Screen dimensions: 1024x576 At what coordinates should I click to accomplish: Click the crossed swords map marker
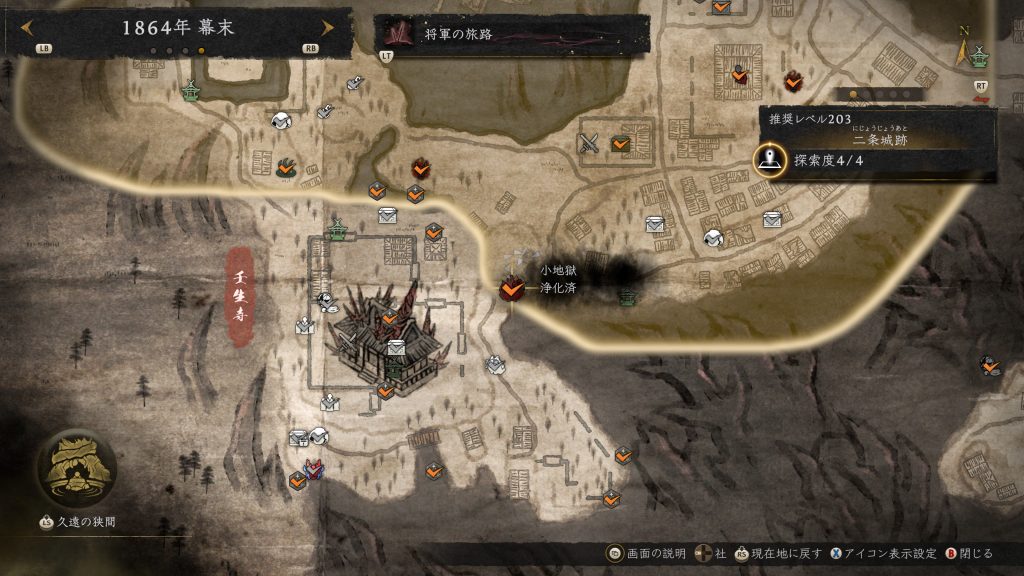coord(589,143)
